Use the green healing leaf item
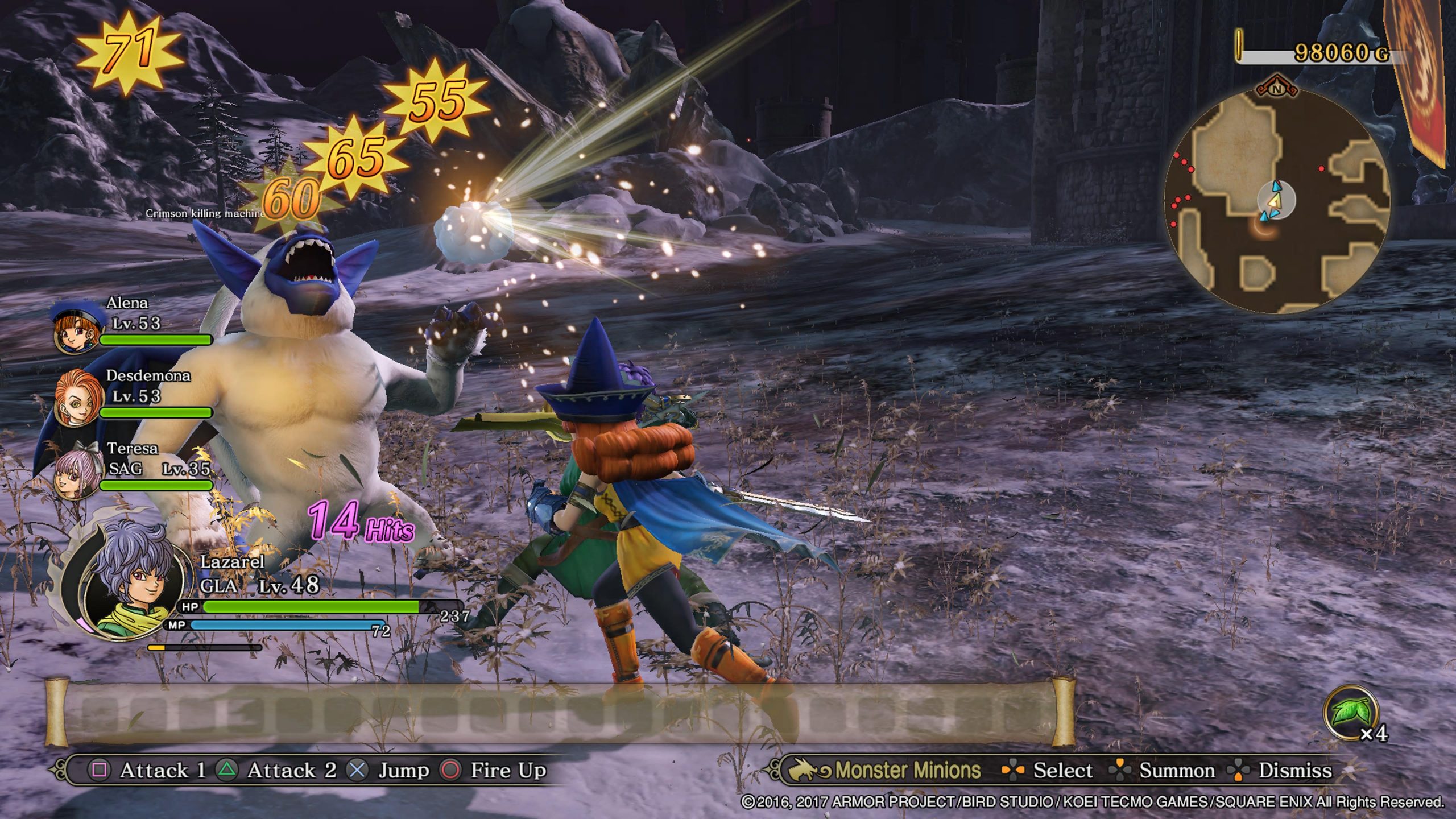This screenshot has width=1456, height=819. [1350, 713]
